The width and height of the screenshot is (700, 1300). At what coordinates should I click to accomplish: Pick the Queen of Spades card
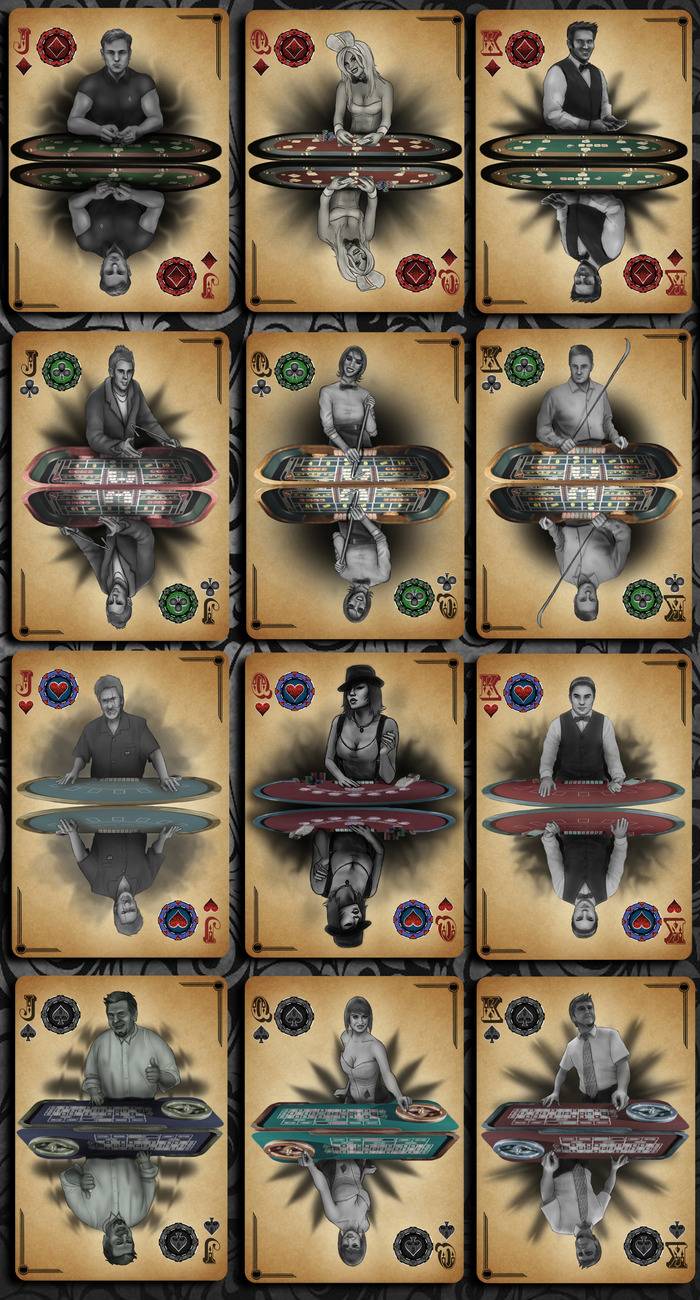pos(355,1128)
